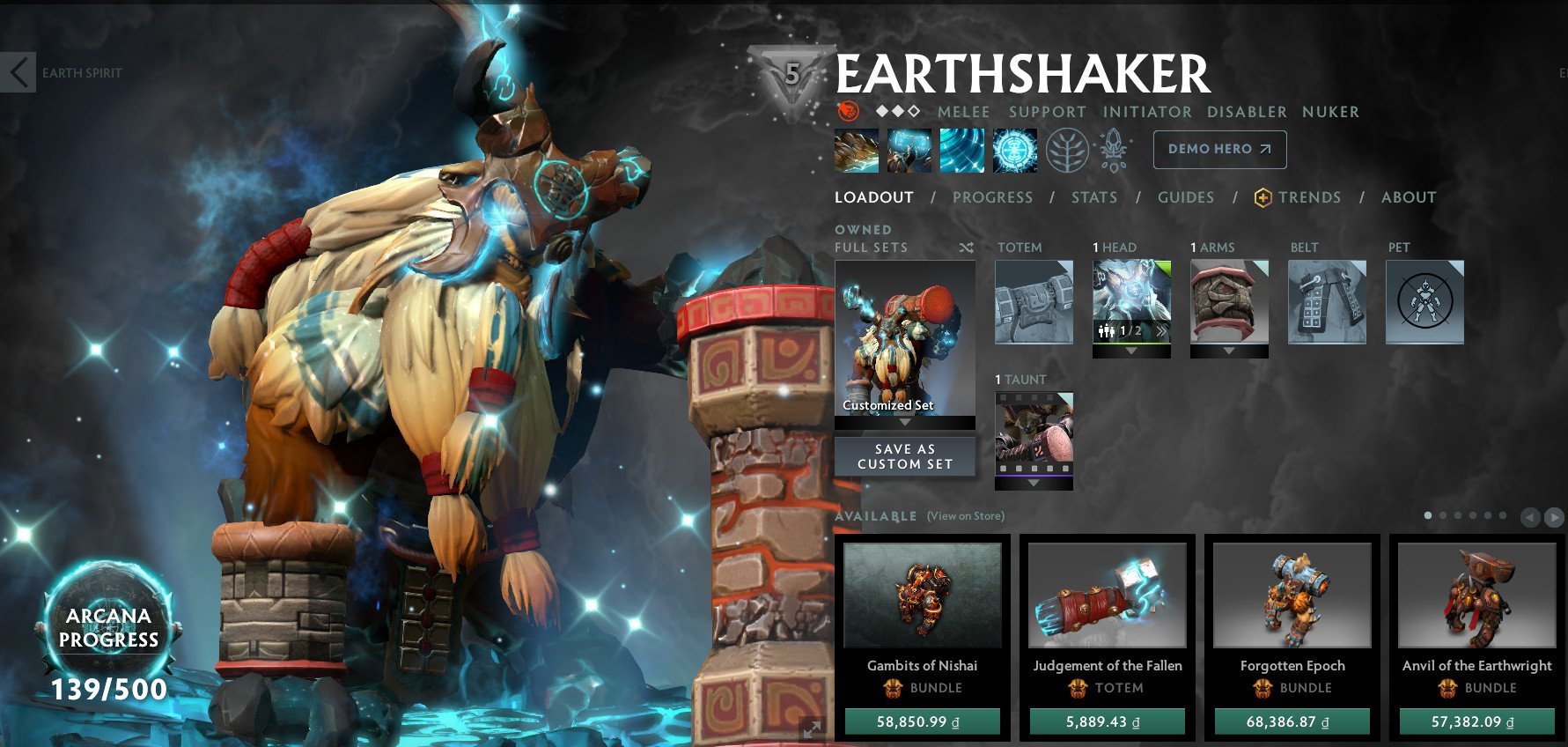
Task: Cycle the Head item style with double-arrow
Action: [1162, 330]
